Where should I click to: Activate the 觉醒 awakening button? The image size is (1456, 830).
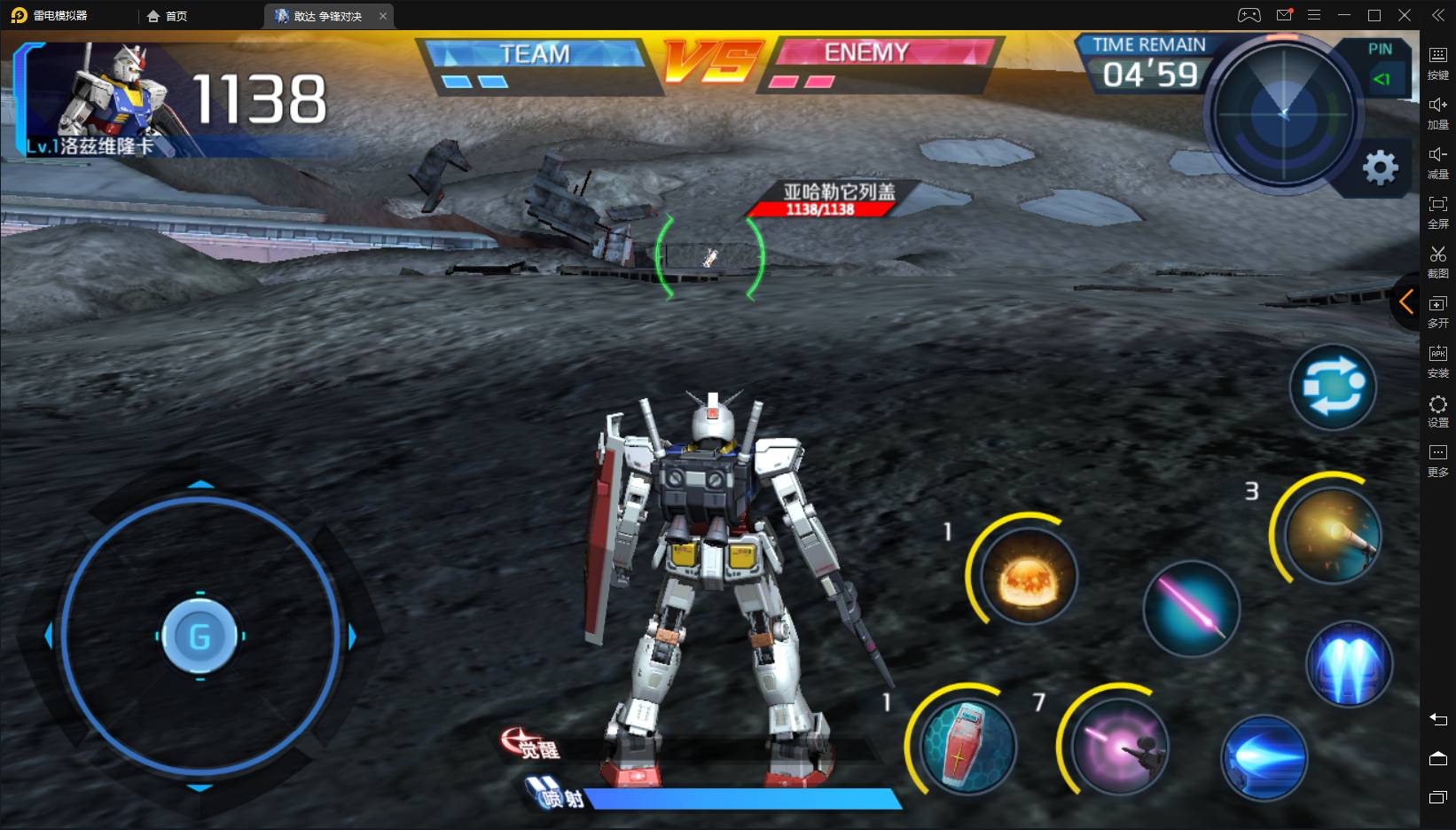coord(531,745)
